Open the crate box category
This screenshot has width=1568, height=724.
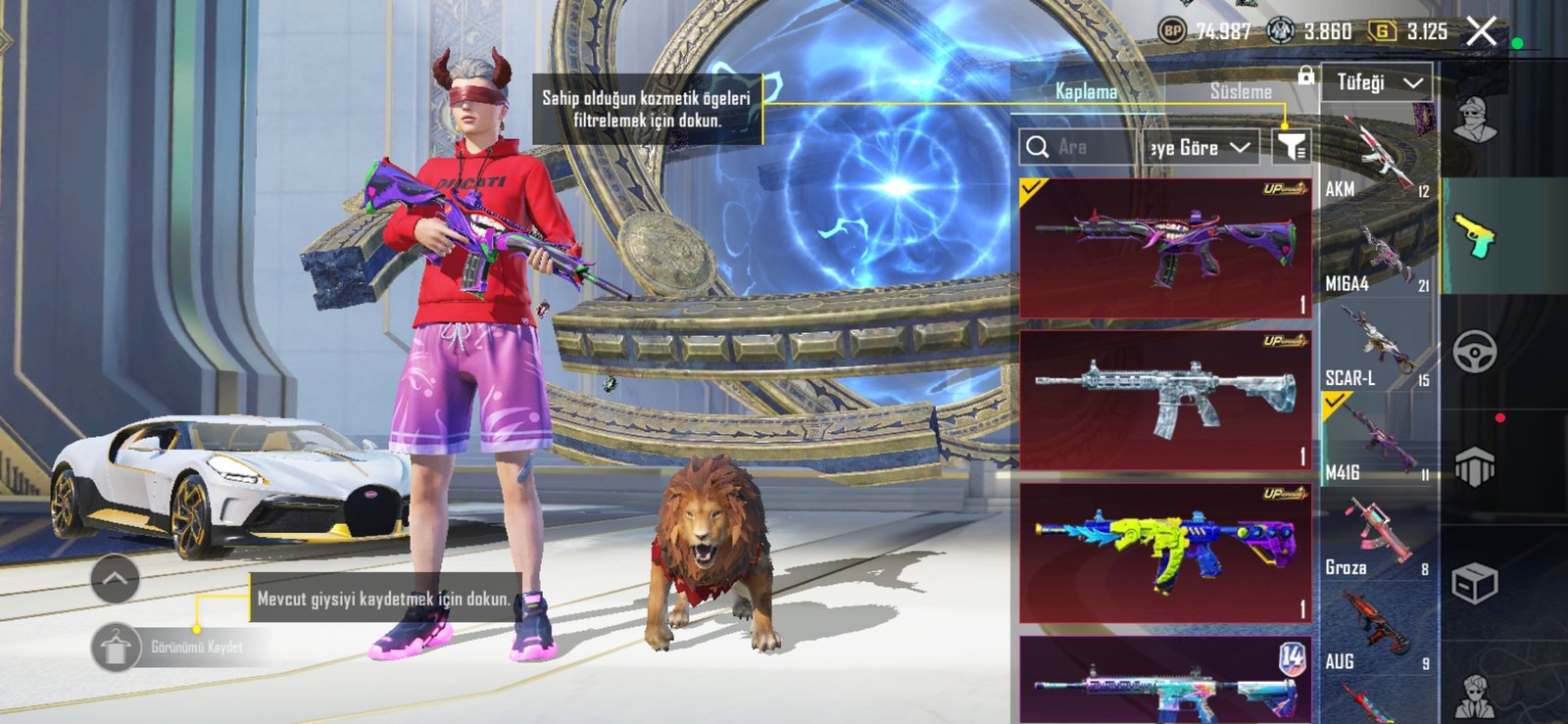point(1475,585)
